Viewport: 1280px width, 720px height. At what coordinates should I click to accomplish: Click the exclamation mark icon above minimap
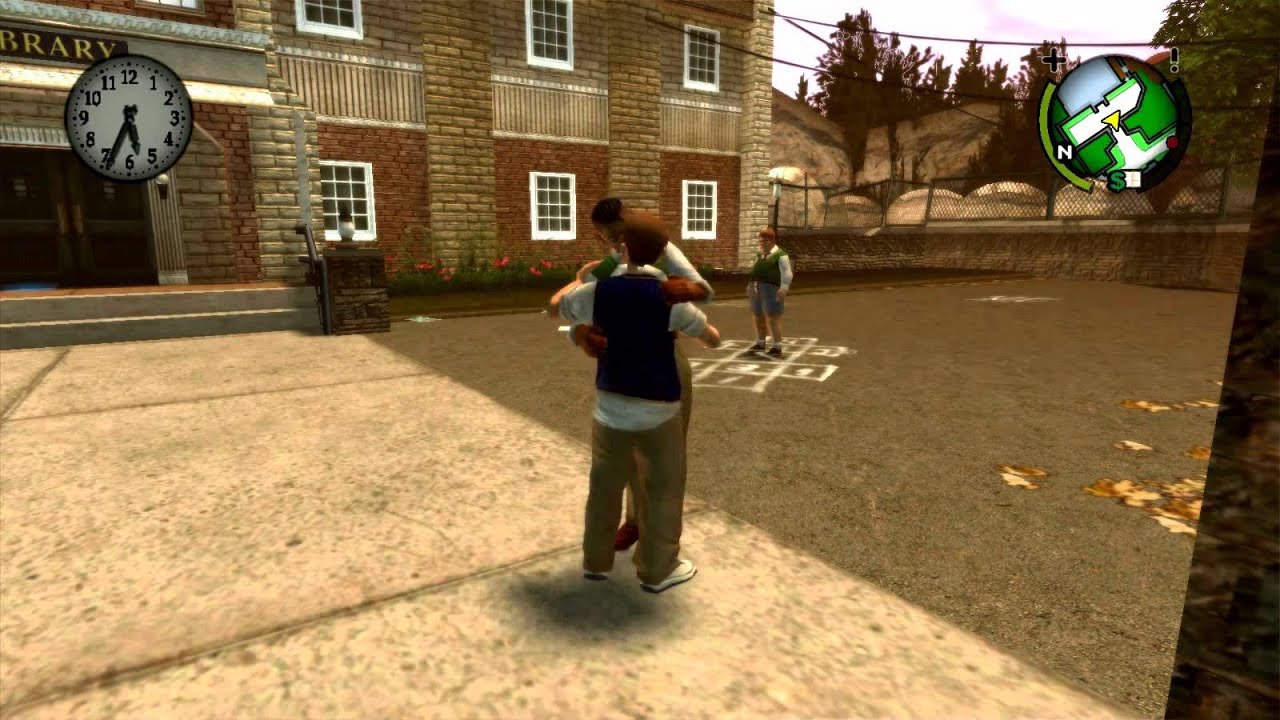tap(1174, 60)
